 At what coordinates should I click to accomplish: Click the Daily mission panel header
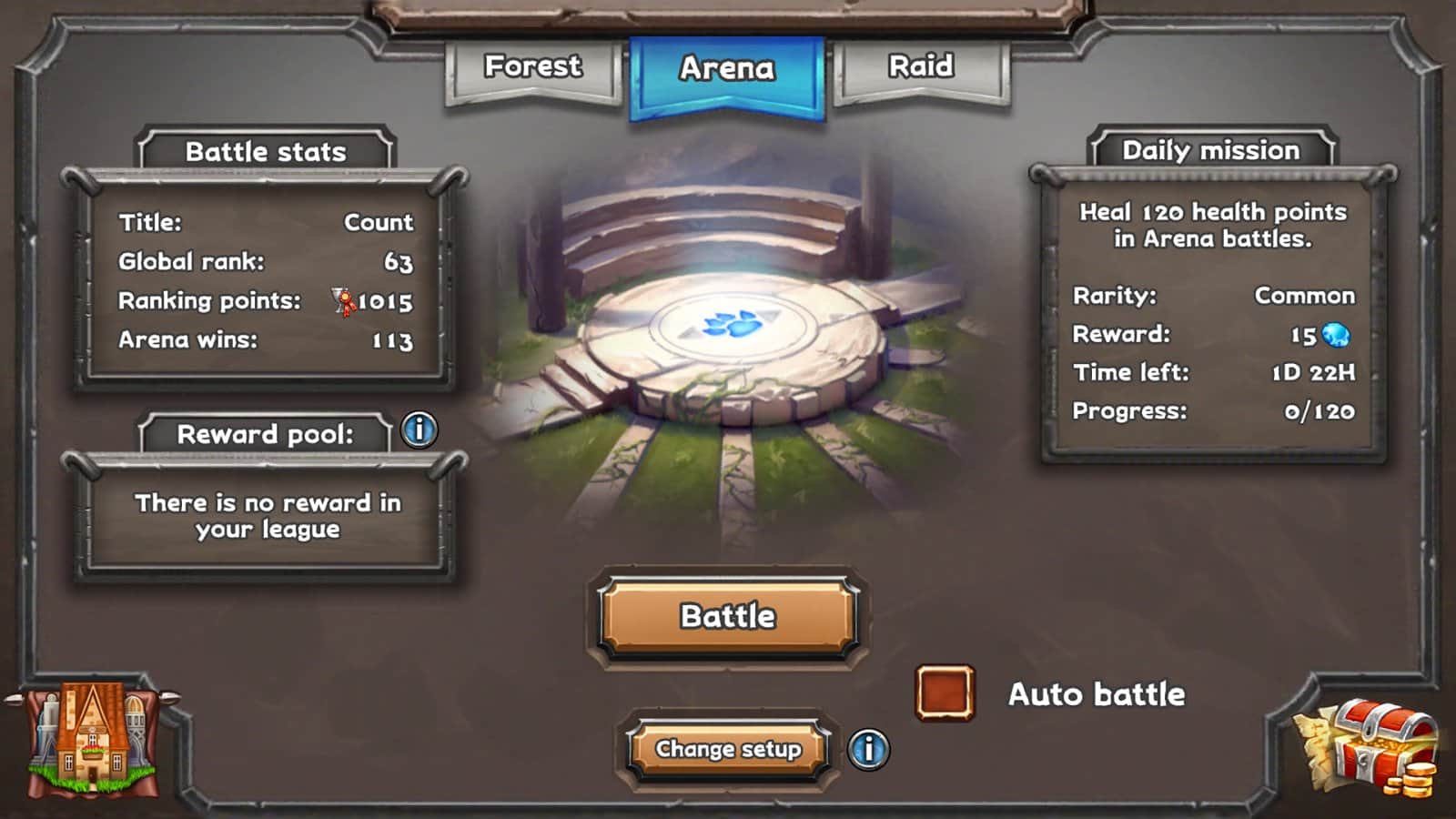click(1209, 150)
